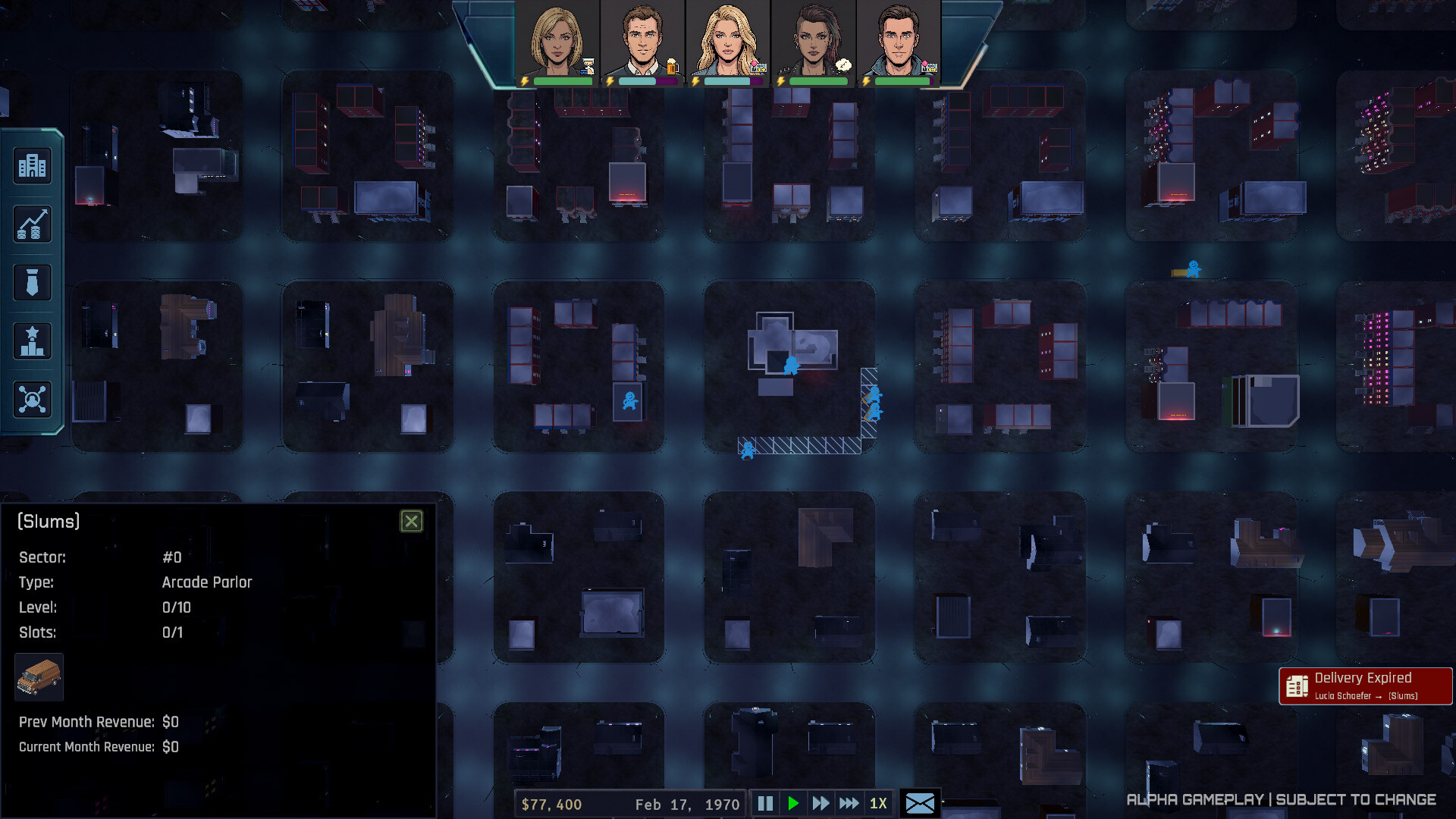This screenshot has width=1456, height=819.
Task: Enable triple-arrow fastest game speed
Action: point(849,803)
